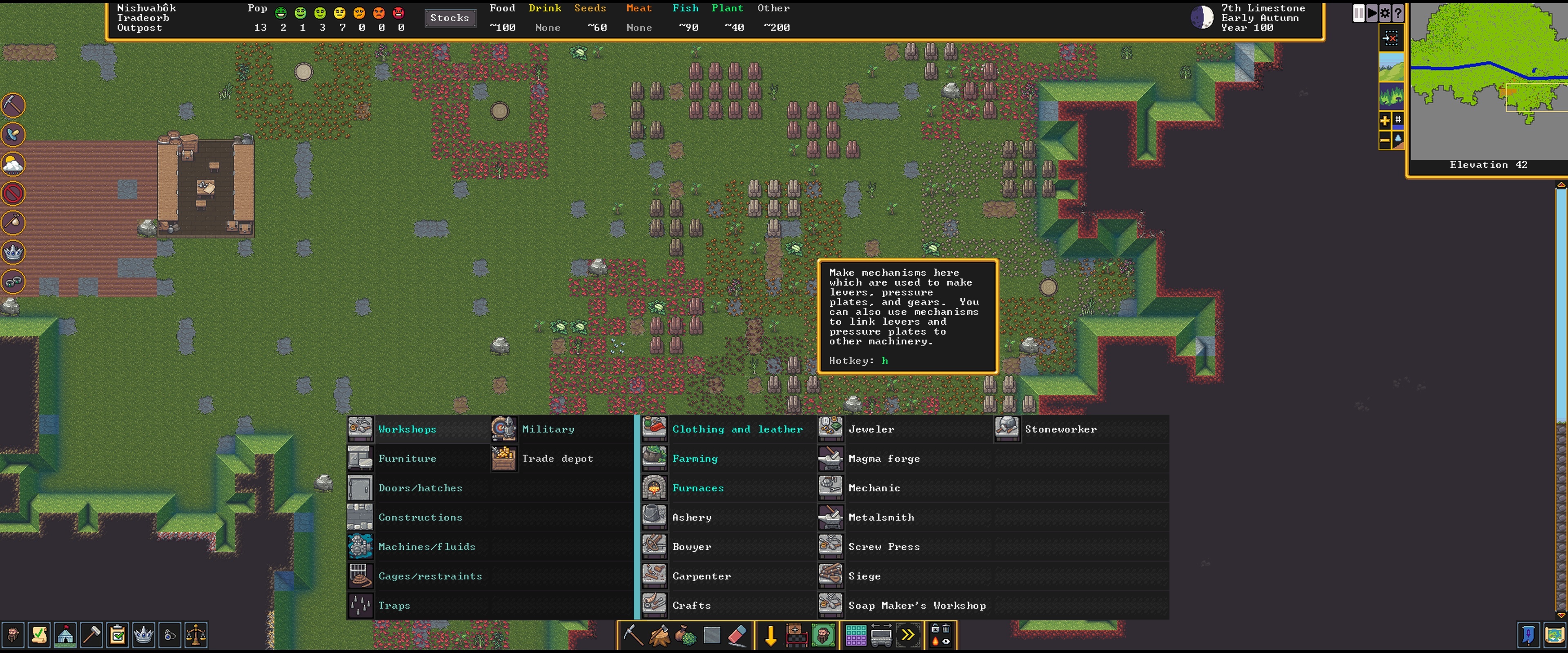Pause the game with the pause button

tap(1359, 12)
